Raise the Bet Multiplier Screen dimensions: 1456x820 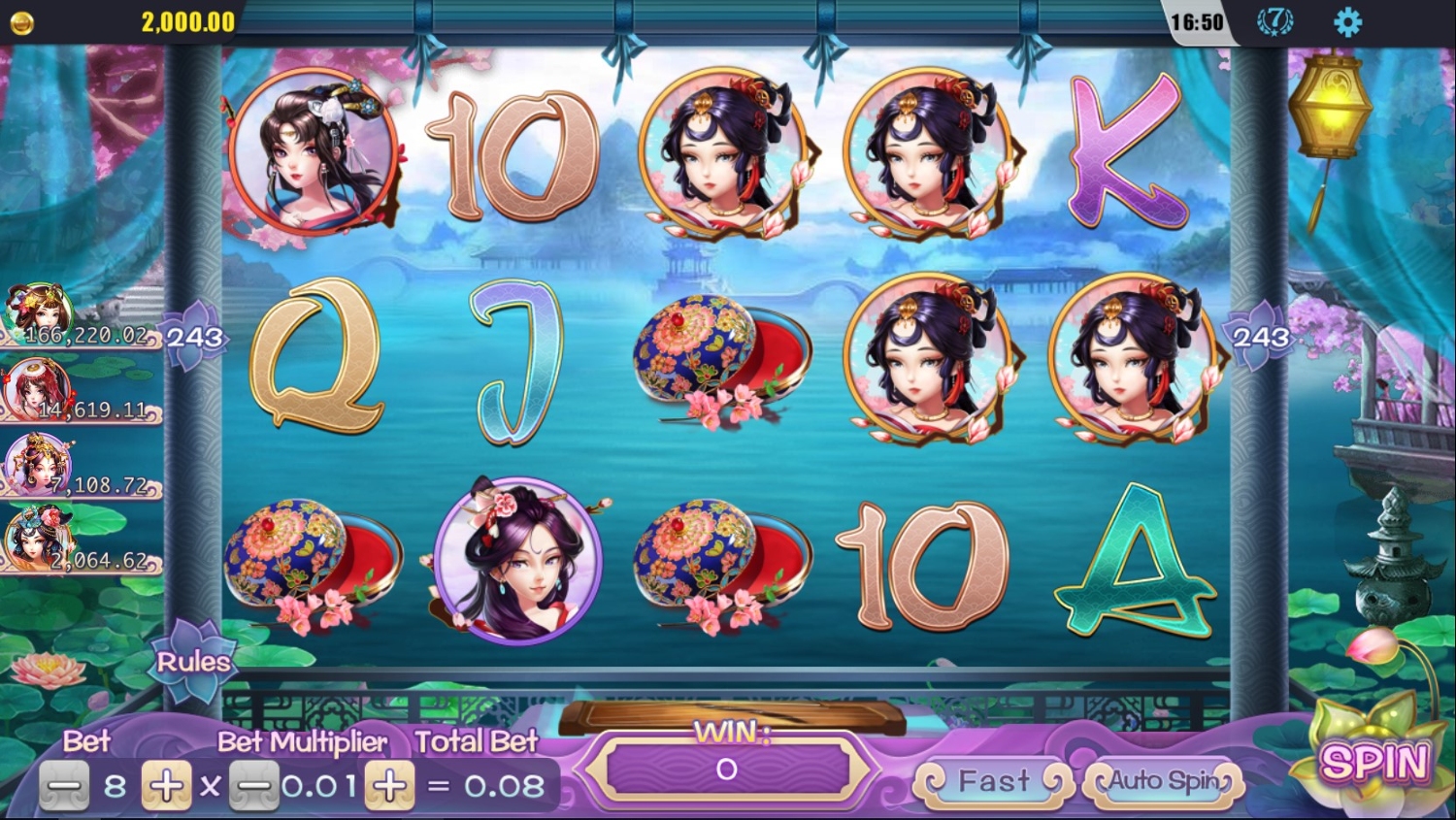389,785
